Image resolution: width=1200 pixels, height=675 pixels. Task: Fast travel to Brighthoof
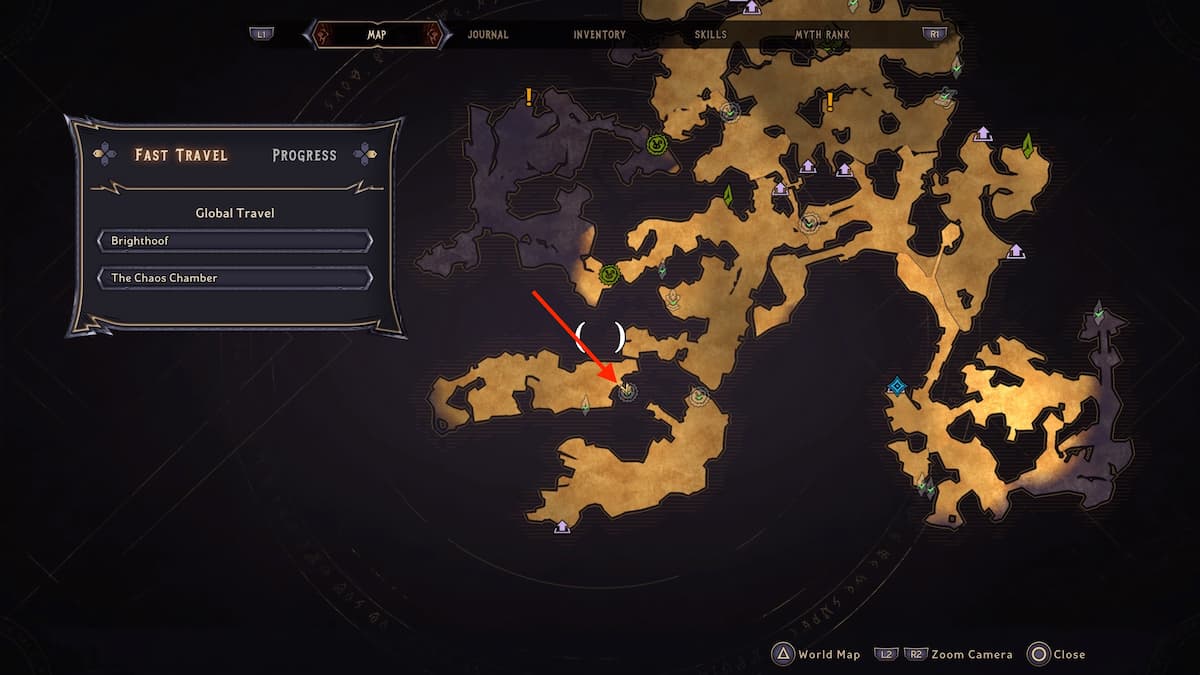(x=235, y=242)
